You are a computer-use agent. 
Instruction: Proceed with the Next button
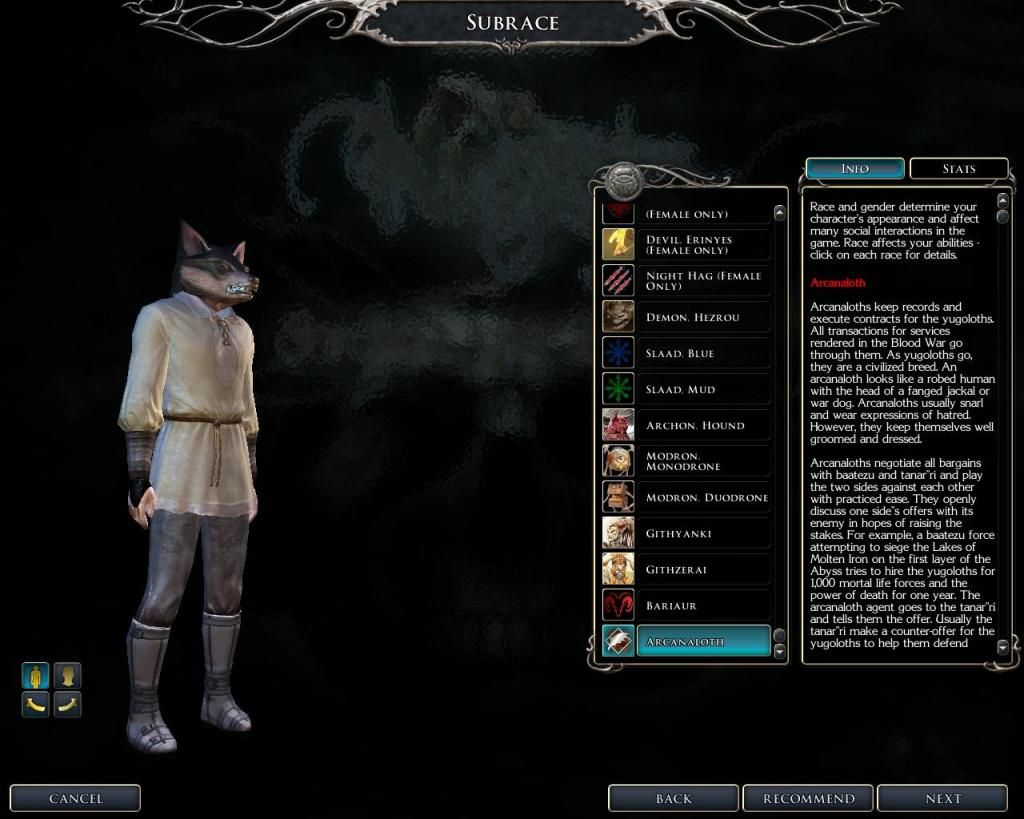(x=943, y=798)
